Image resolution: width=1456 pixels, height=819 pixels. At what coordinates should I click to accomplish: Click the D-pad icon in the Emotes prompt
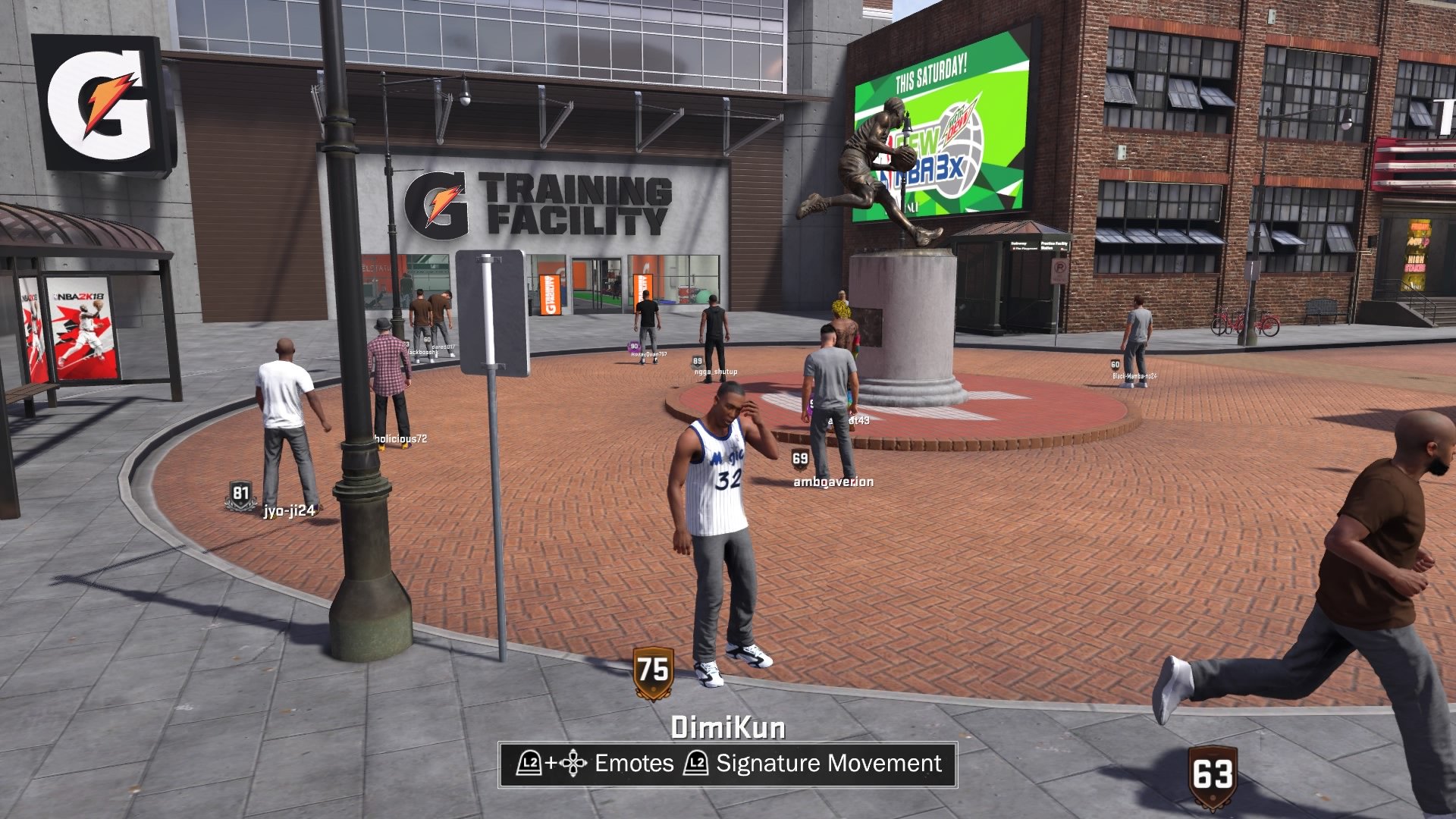(x=574, y=764)
